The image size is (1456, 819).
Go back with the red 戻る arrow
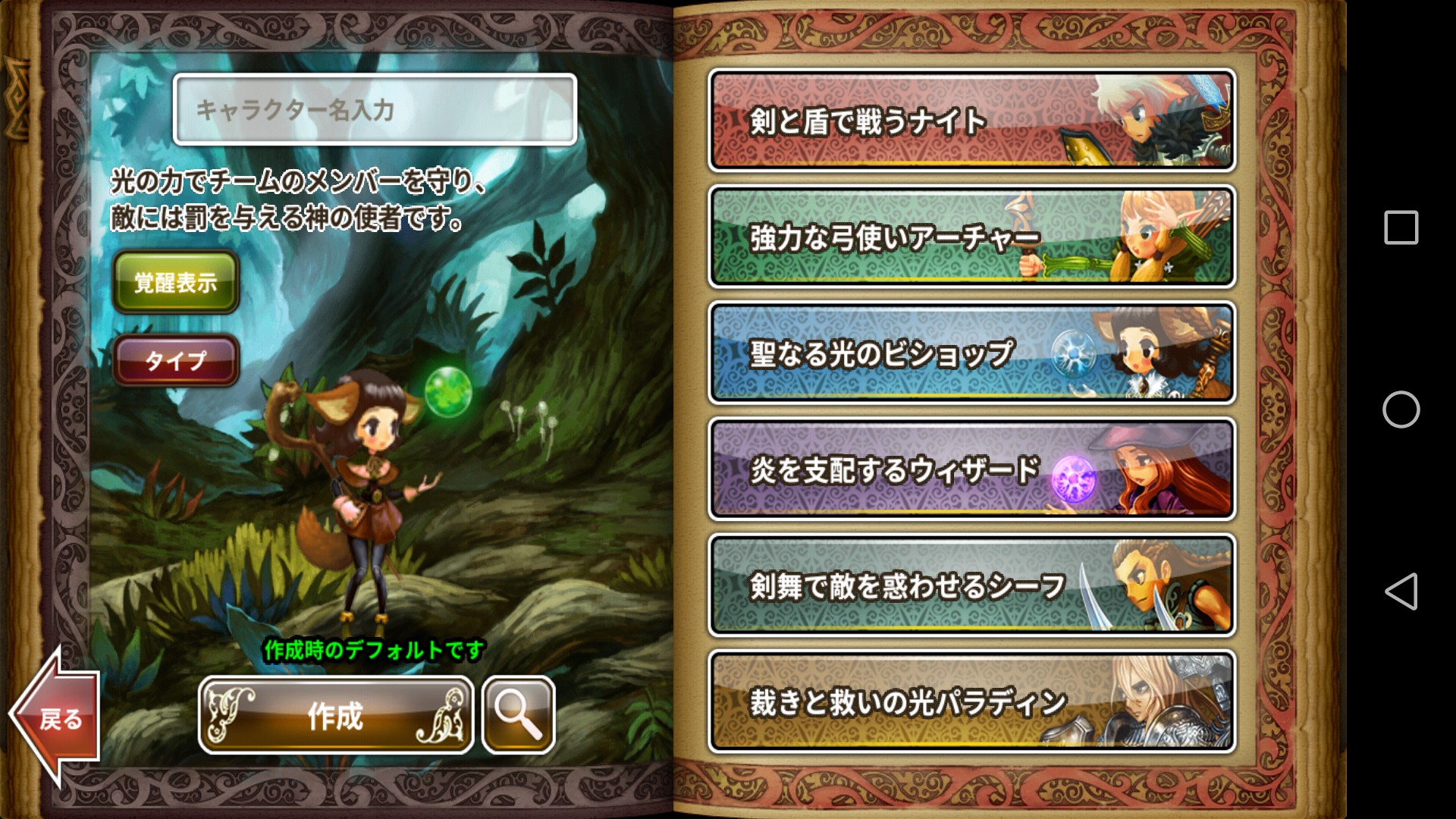coord(56,715)
